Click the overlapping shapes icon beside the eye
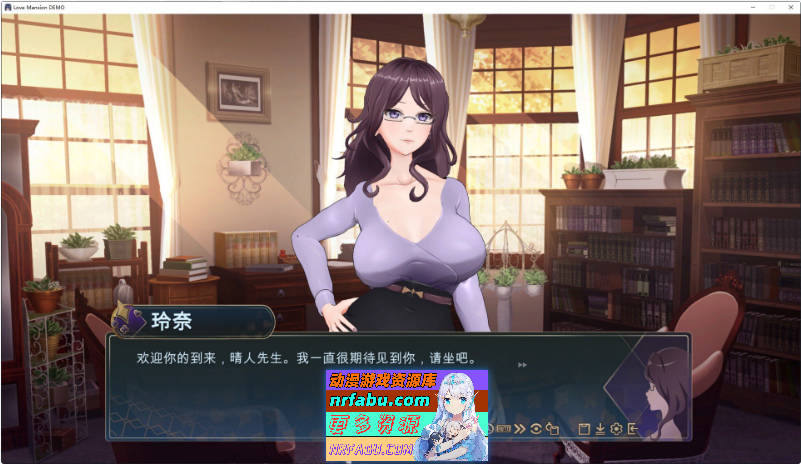Screen dimensions: 801x464 (552, 429)
